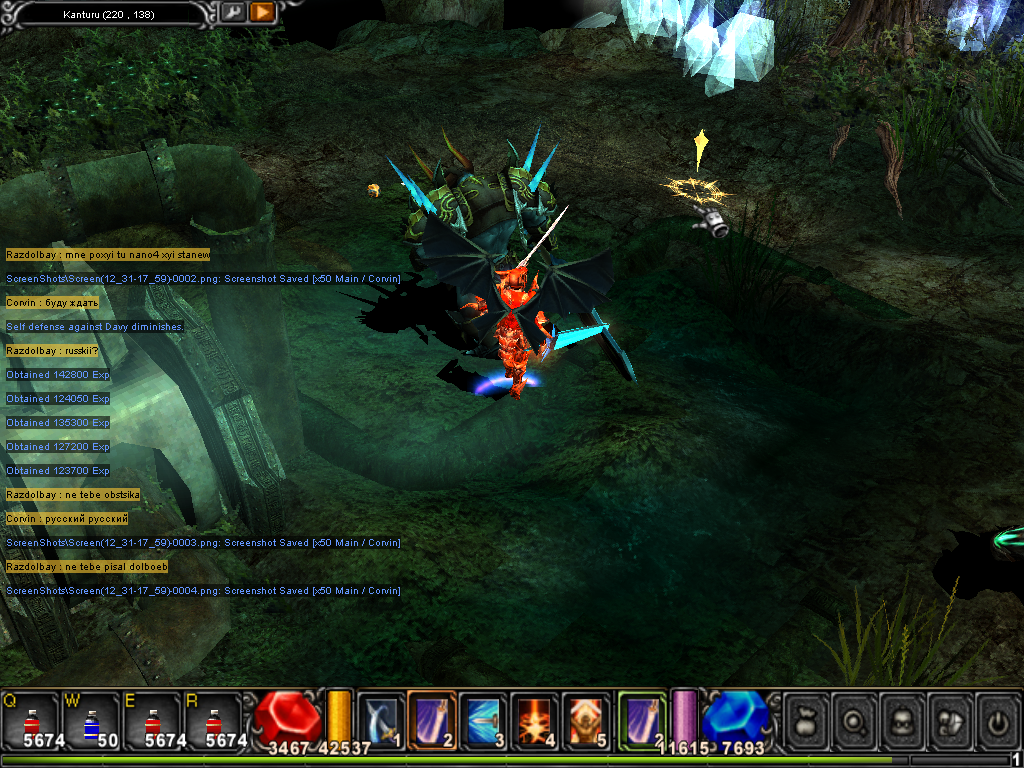Open the group of figures menu button
This screenshot has width=1024, height=768.
click(949, 720)
